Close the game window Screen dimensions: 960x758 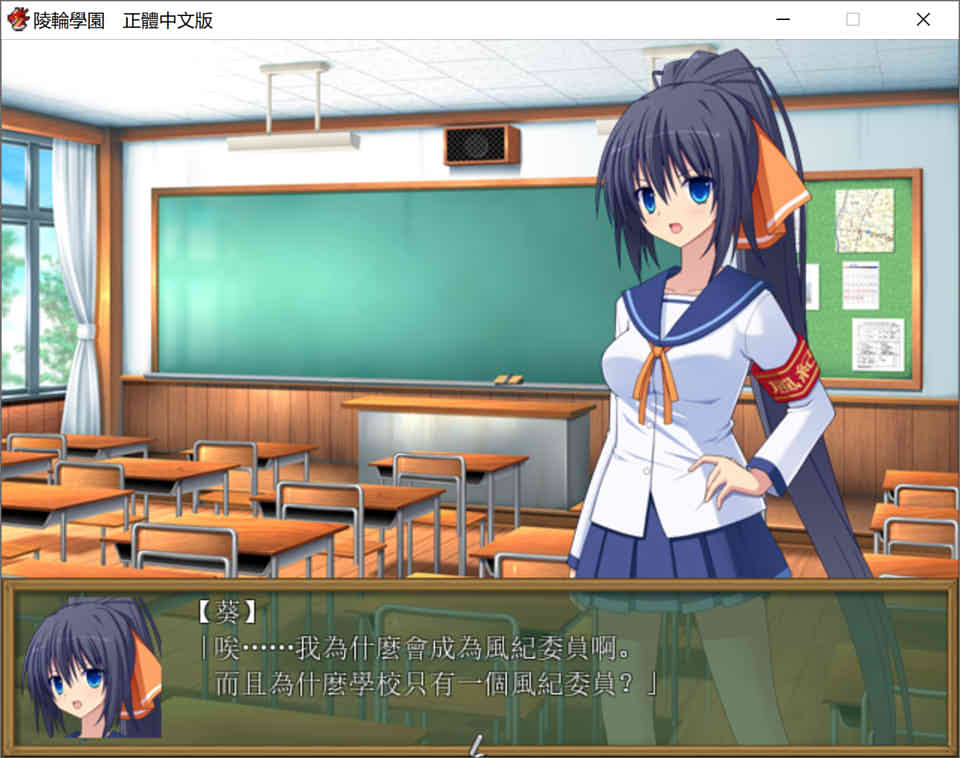pos(922,19)
